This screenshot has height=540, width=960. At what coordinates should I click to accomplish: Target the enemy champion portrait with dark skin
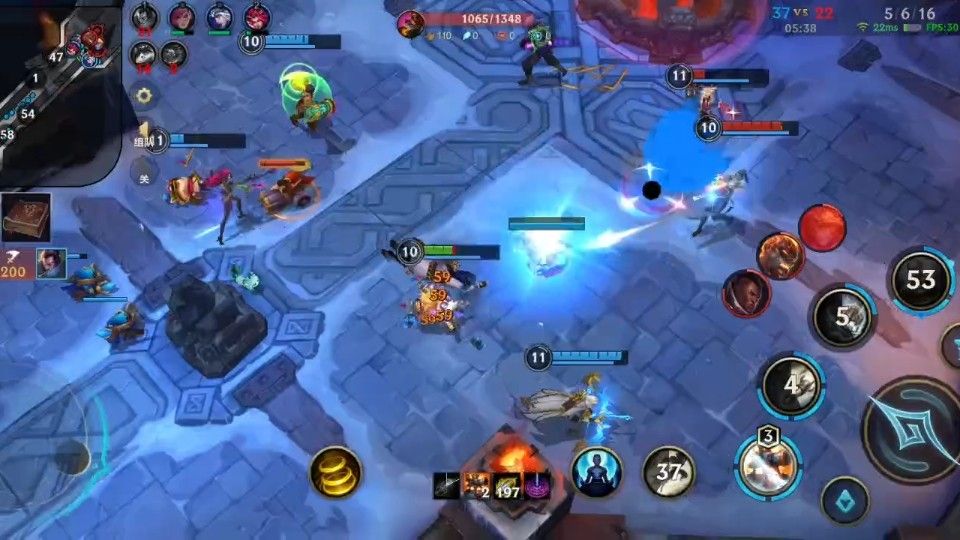tap(746, 293)
